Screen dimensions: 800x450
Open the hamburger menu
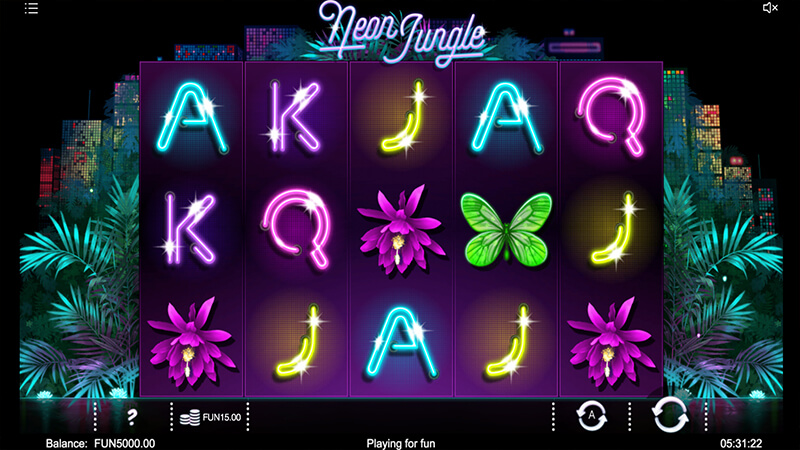coord(31,8)
